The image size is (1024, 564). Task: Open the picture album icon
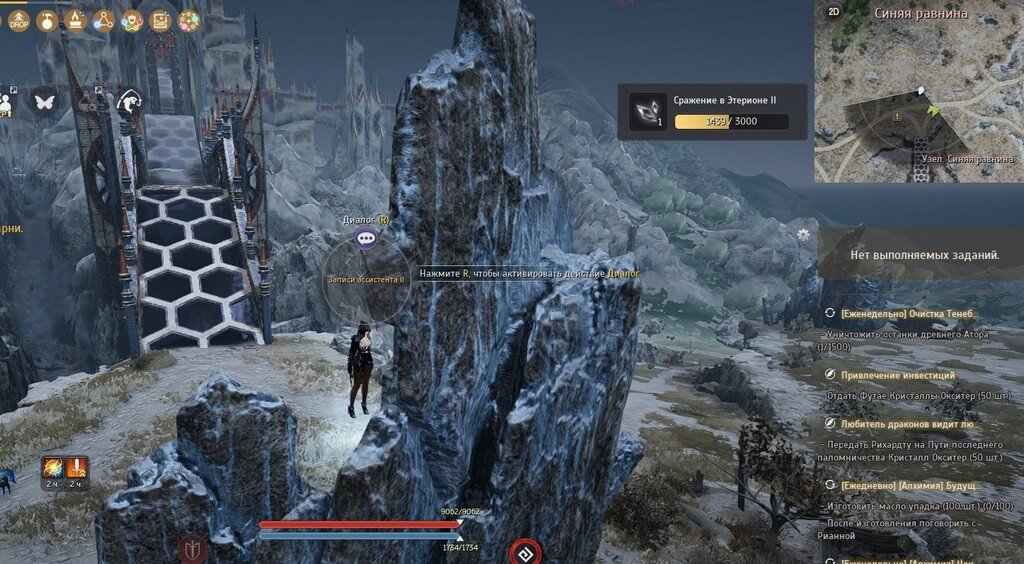tap(160, 20)
